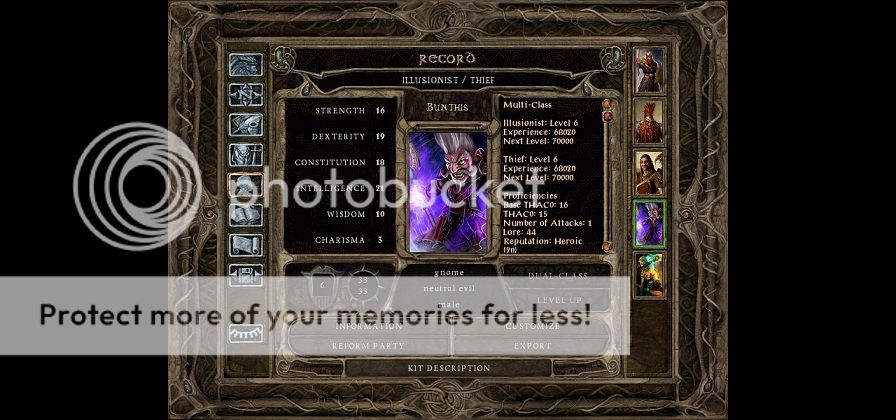
Task: Click the top sidebar return-to-game icon
Action: [x=245, y=65]
